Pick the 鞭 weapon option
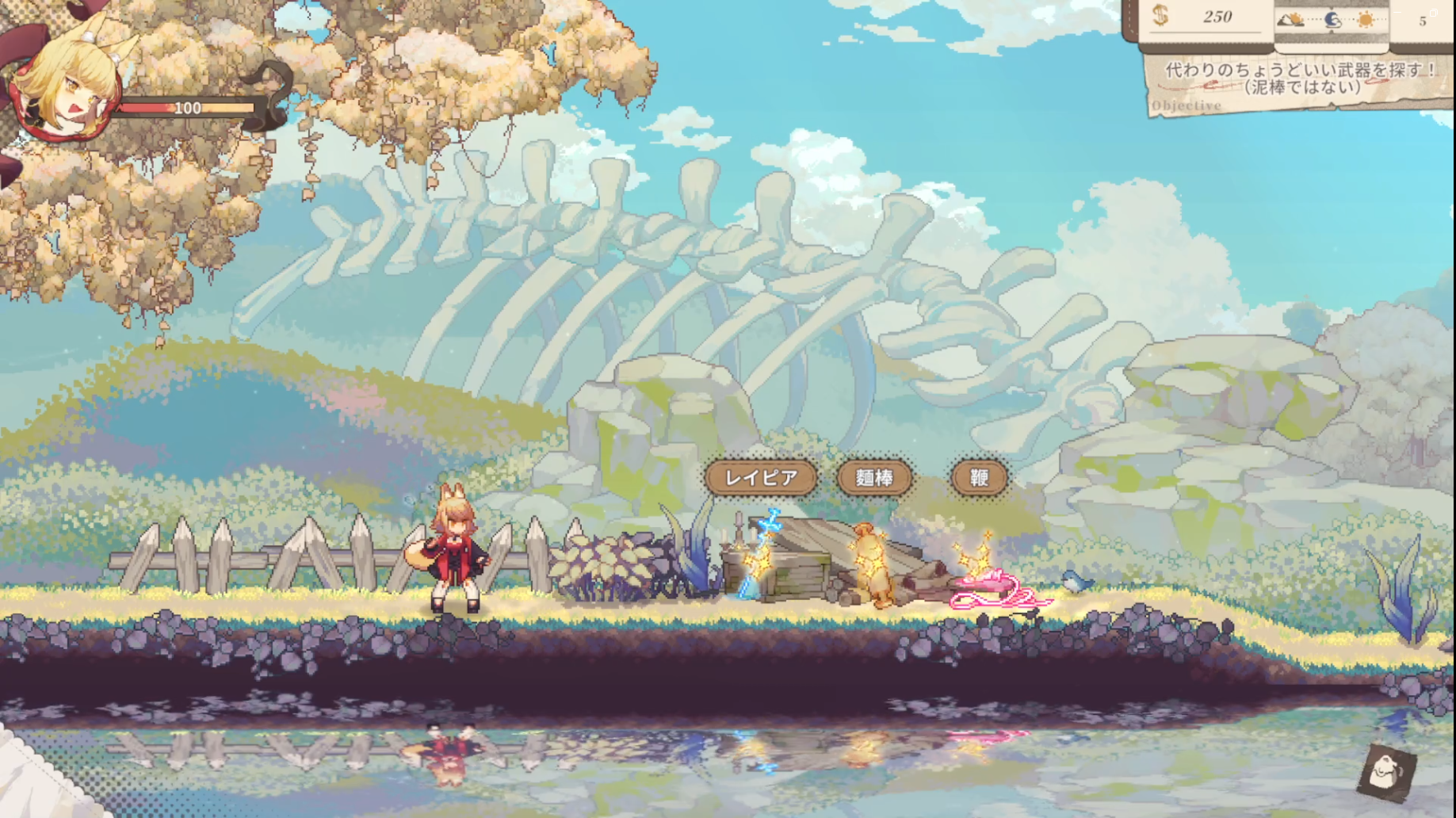 coord(979,478)
